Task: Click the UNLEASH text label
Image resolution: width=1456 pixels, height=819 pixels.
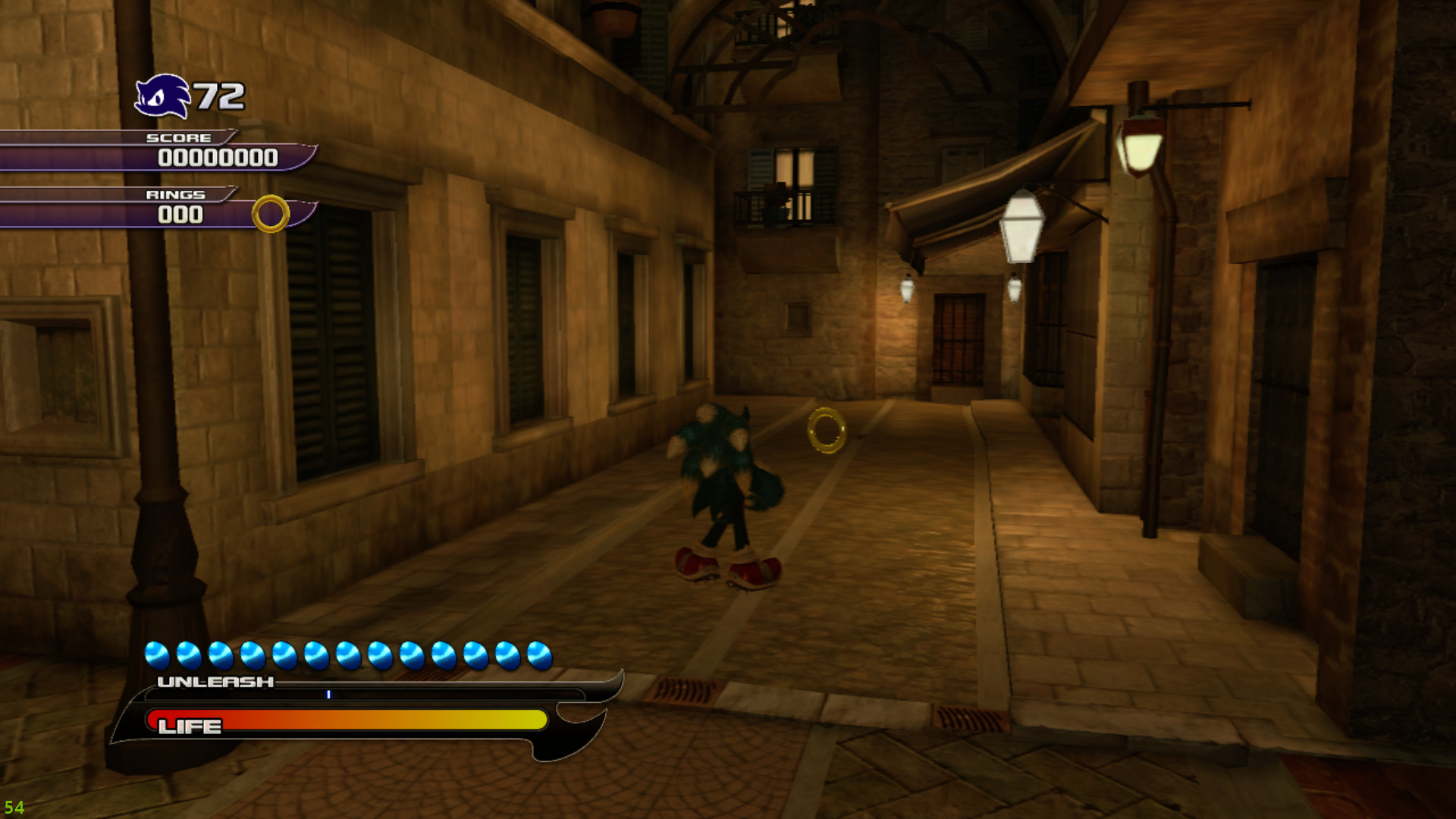Action: click(215, 681)
